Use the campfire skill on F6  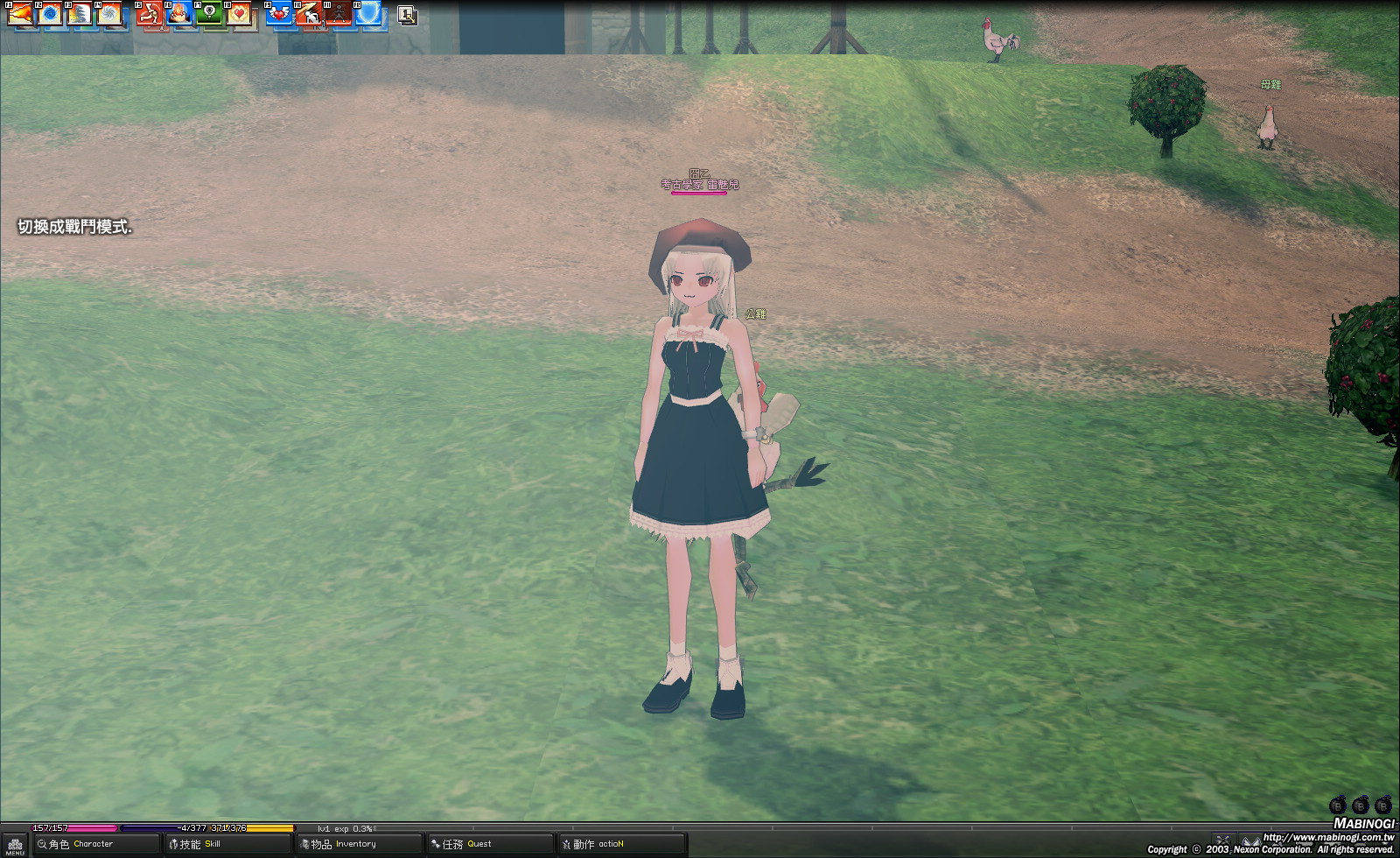pos(180,14)
